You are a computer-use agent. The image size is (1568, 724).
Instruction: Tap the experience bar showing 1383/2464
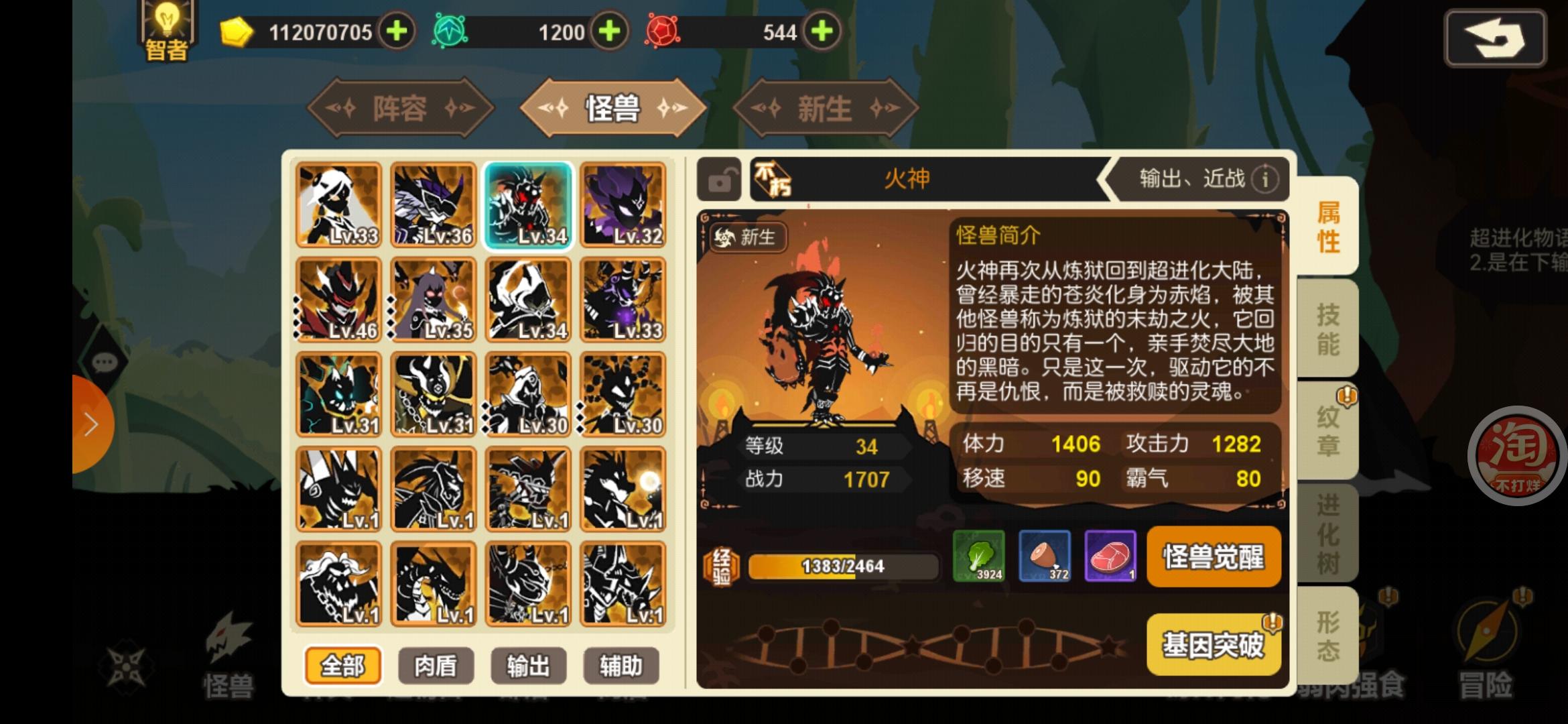tap(843, 566)
